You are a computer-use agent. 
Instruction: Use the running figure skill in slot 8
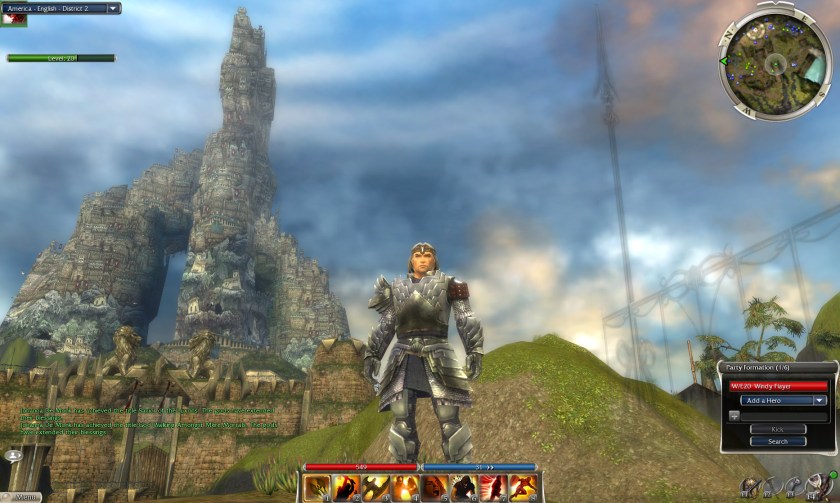(523, 488)
